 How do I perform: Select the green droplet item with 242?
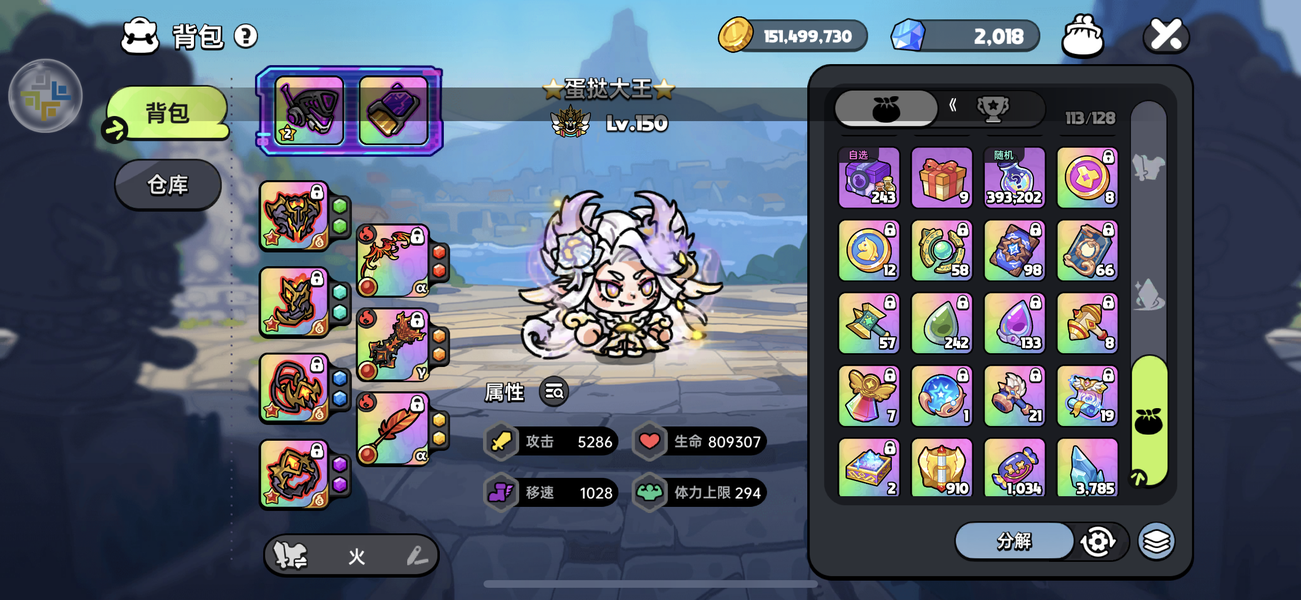941,324
